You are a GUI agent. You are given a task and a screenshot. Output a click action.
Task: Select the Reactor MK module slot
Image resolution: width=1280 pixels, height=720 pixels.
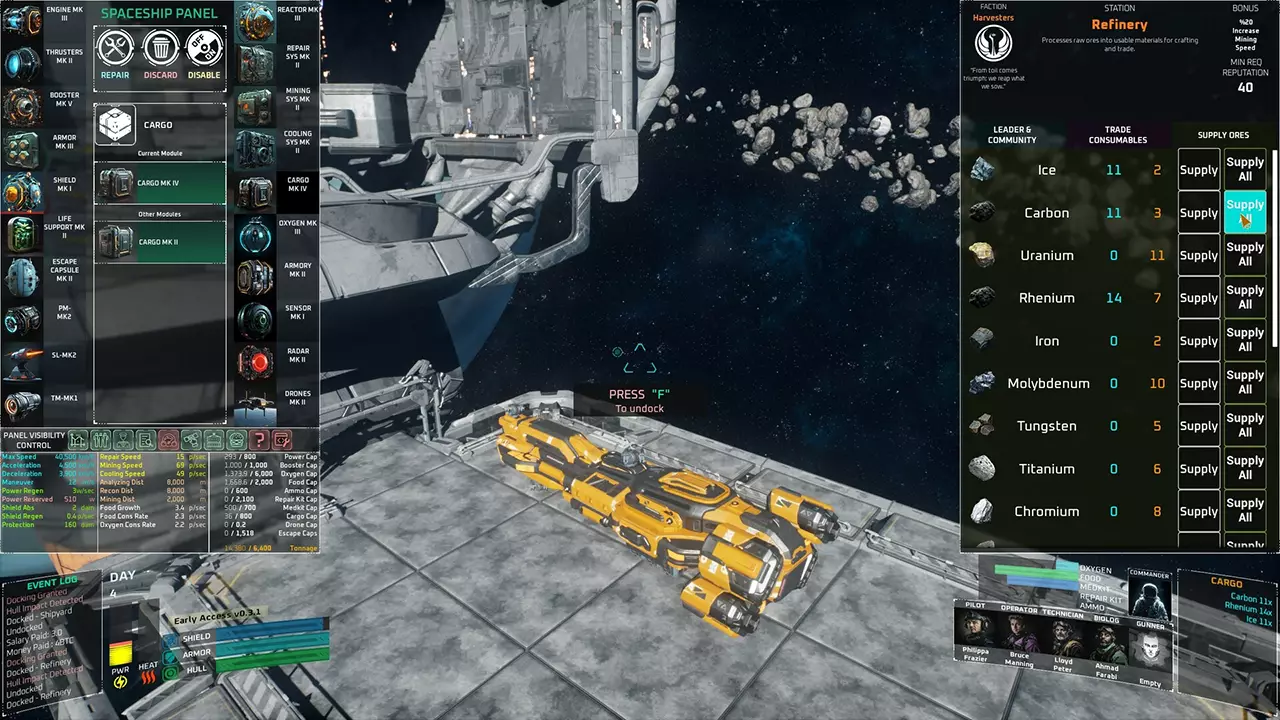point(256,21)
